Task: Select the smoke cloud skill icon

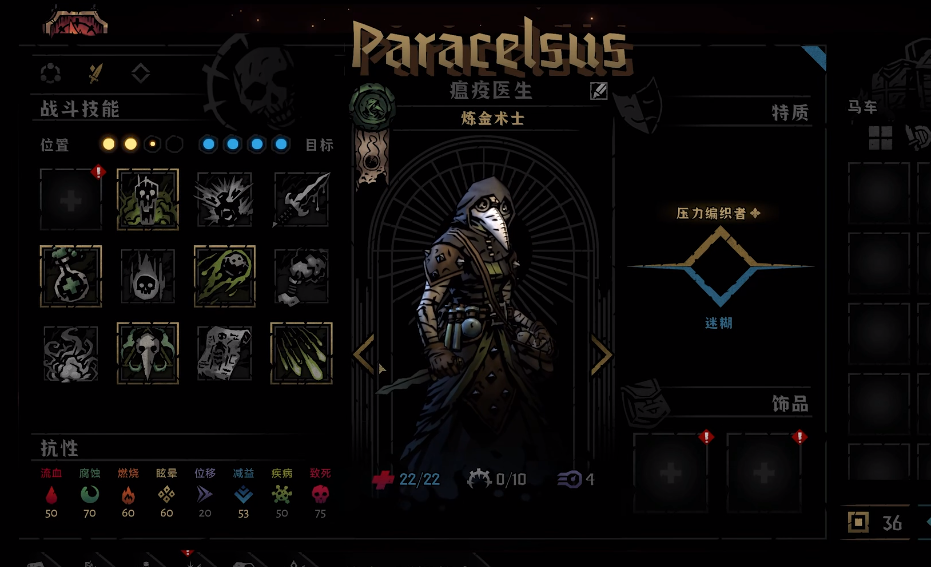Action: [70, 353]
